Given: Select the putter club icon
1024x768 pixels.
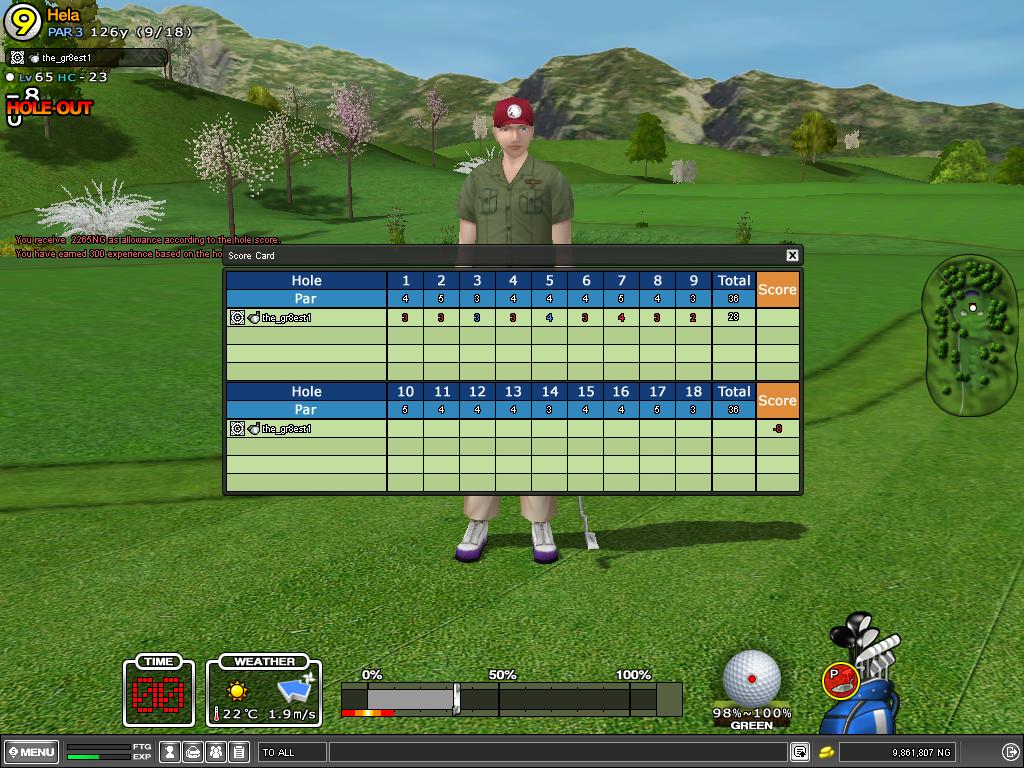Looking at the screenshot, I should [840, 681].
